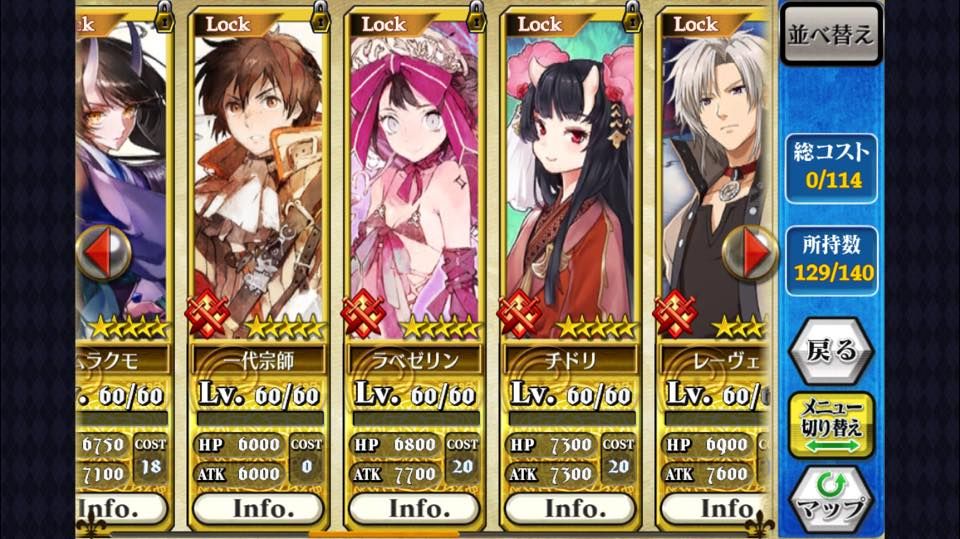The height and width of the screenshot is (539, 960).
Task: Toggle the メニュー切り替え menu switch
Action: pyautogui.click(x=830, y=424)
